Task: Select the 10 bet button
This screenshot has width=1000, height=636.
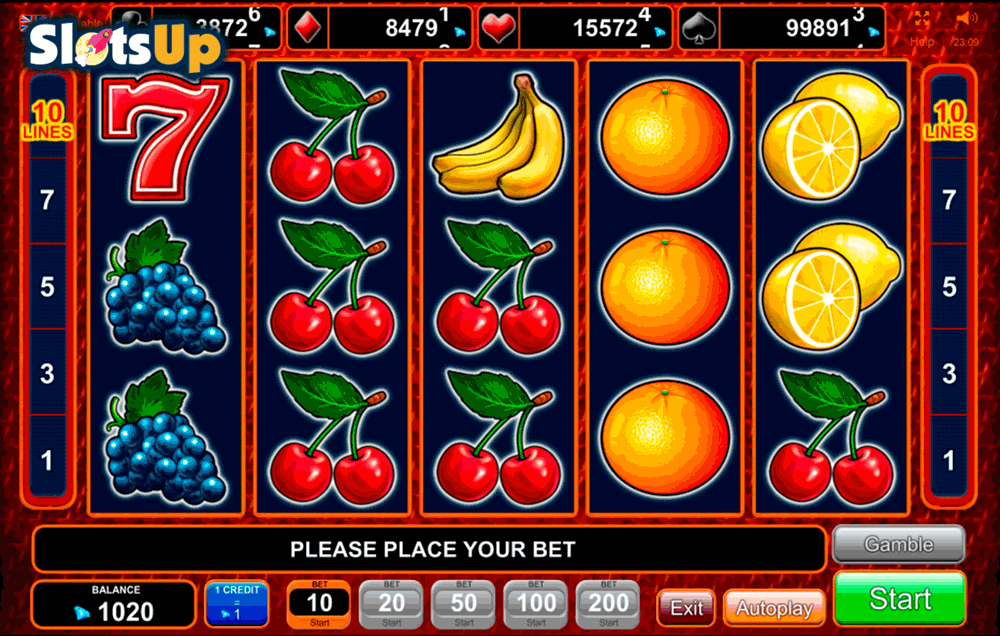Action: [319, 603]
